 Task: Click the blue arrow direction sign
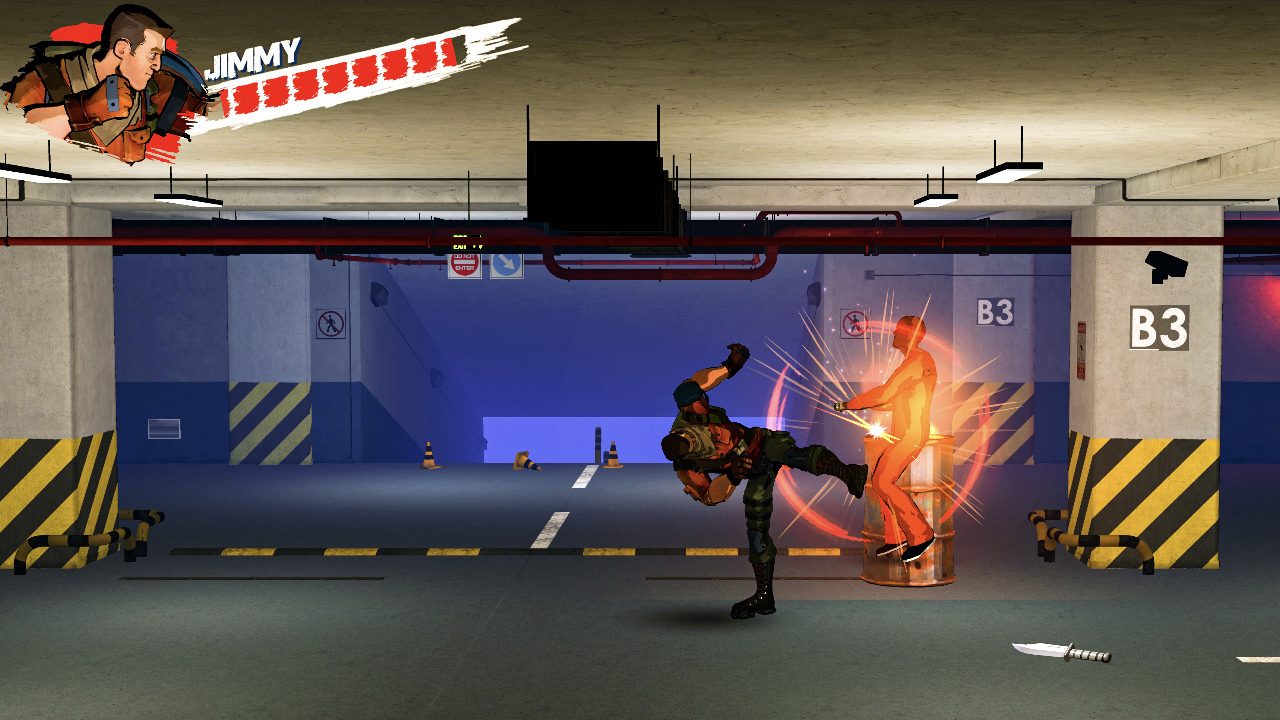point(505,265)
